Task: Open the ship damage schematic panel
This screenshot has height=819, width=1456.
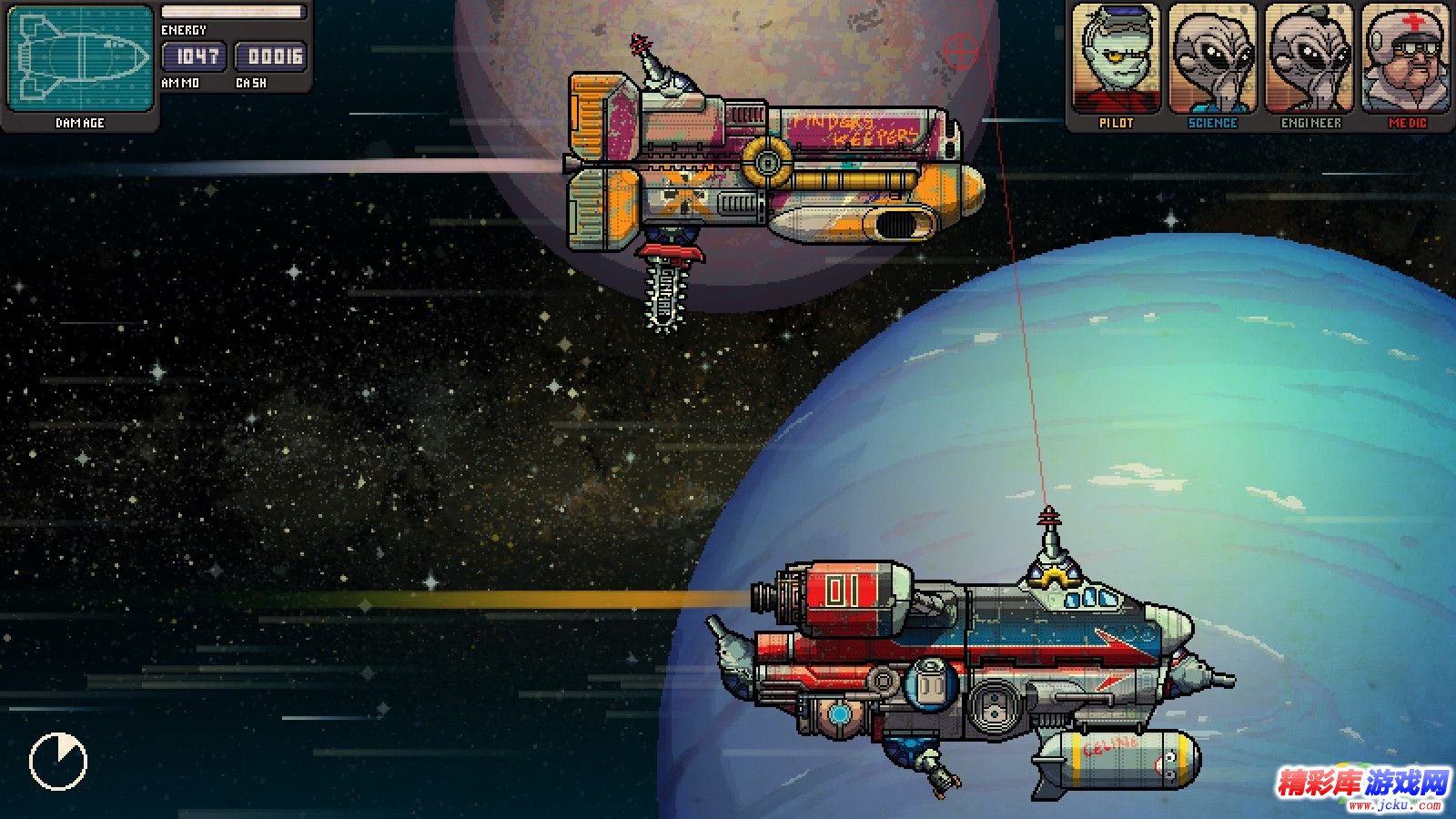Action: 80,60
